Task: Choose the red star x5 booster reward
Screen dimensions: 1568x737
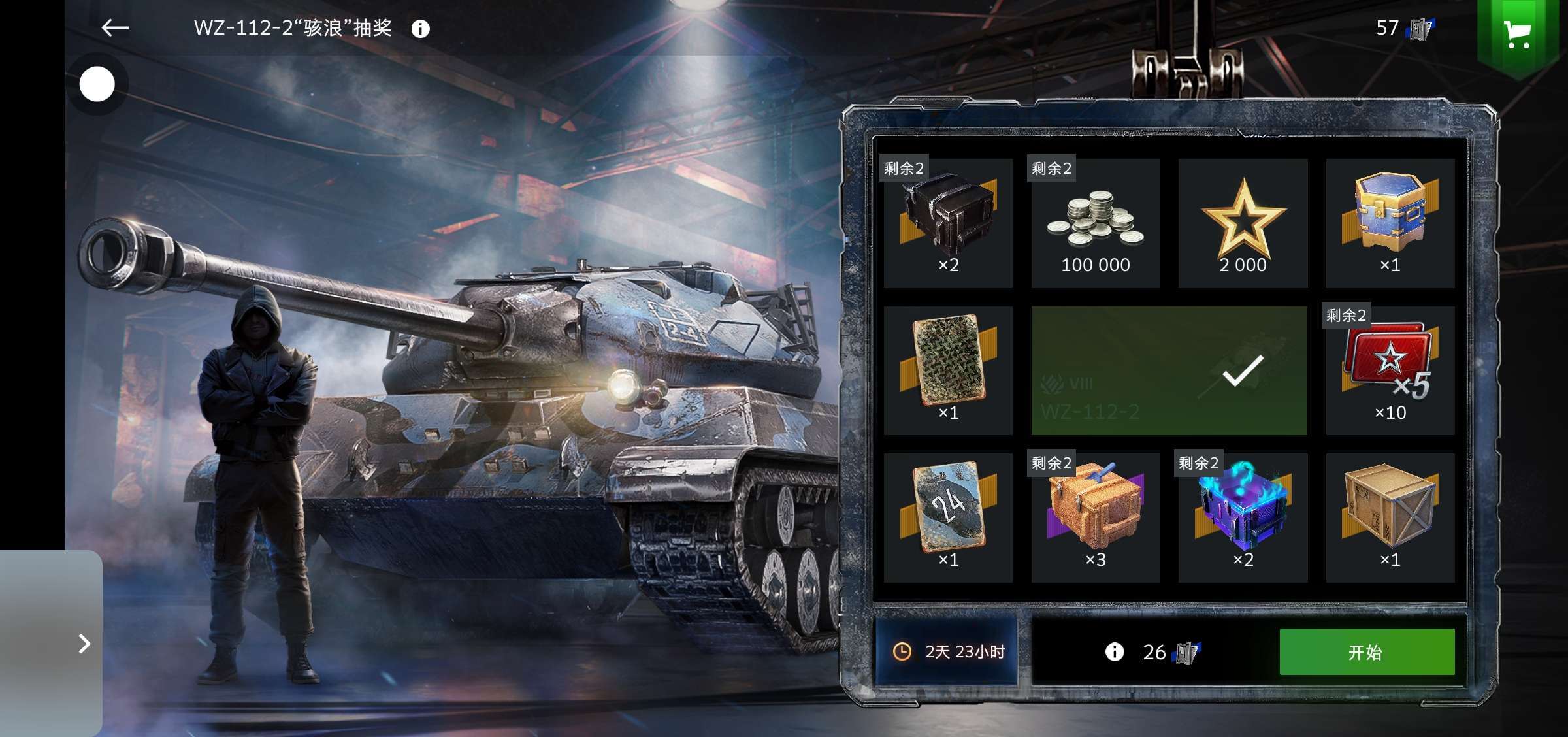Action: click(1390, 370)
